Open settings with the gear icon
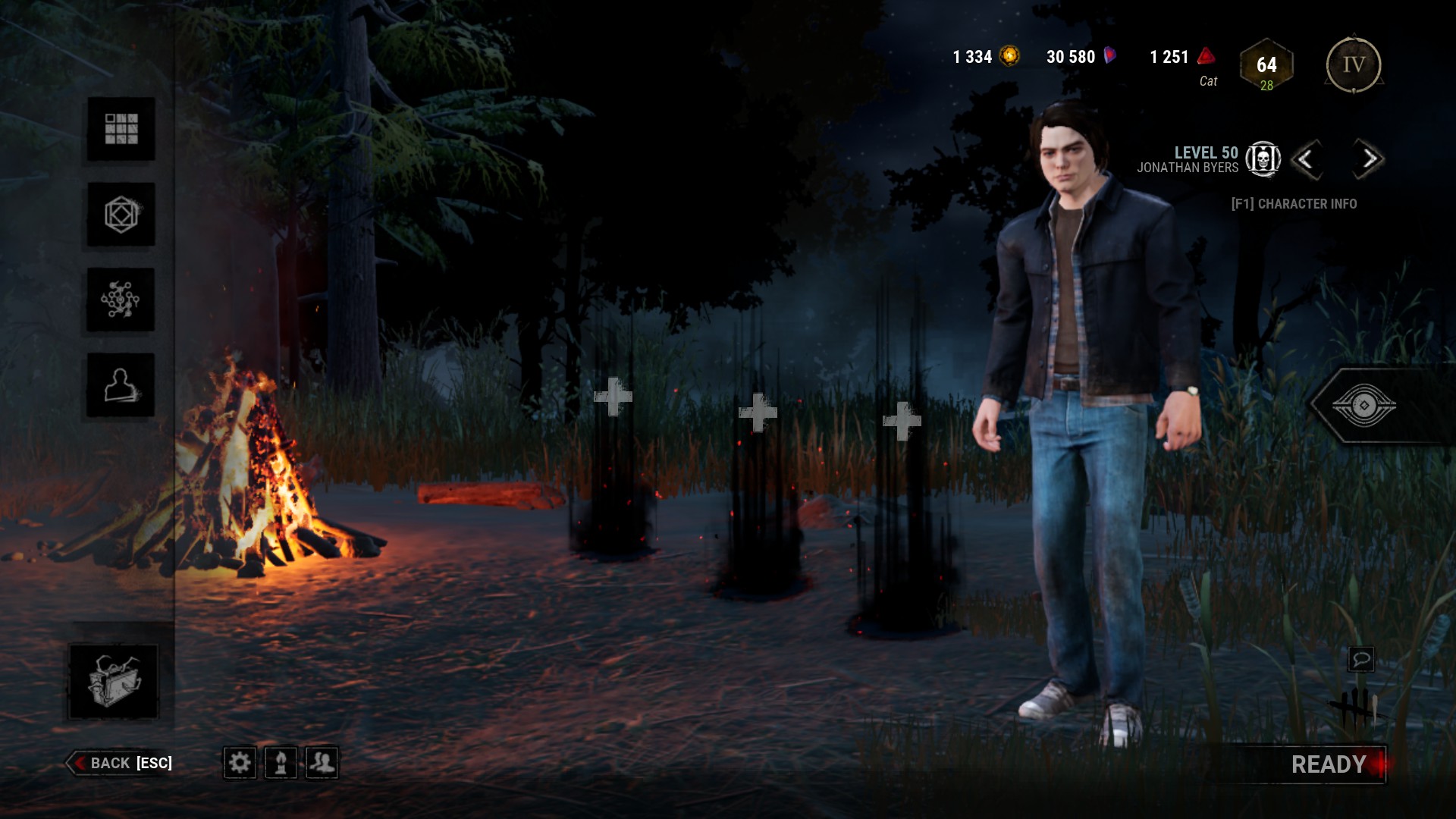 click(x=240, y=762)
